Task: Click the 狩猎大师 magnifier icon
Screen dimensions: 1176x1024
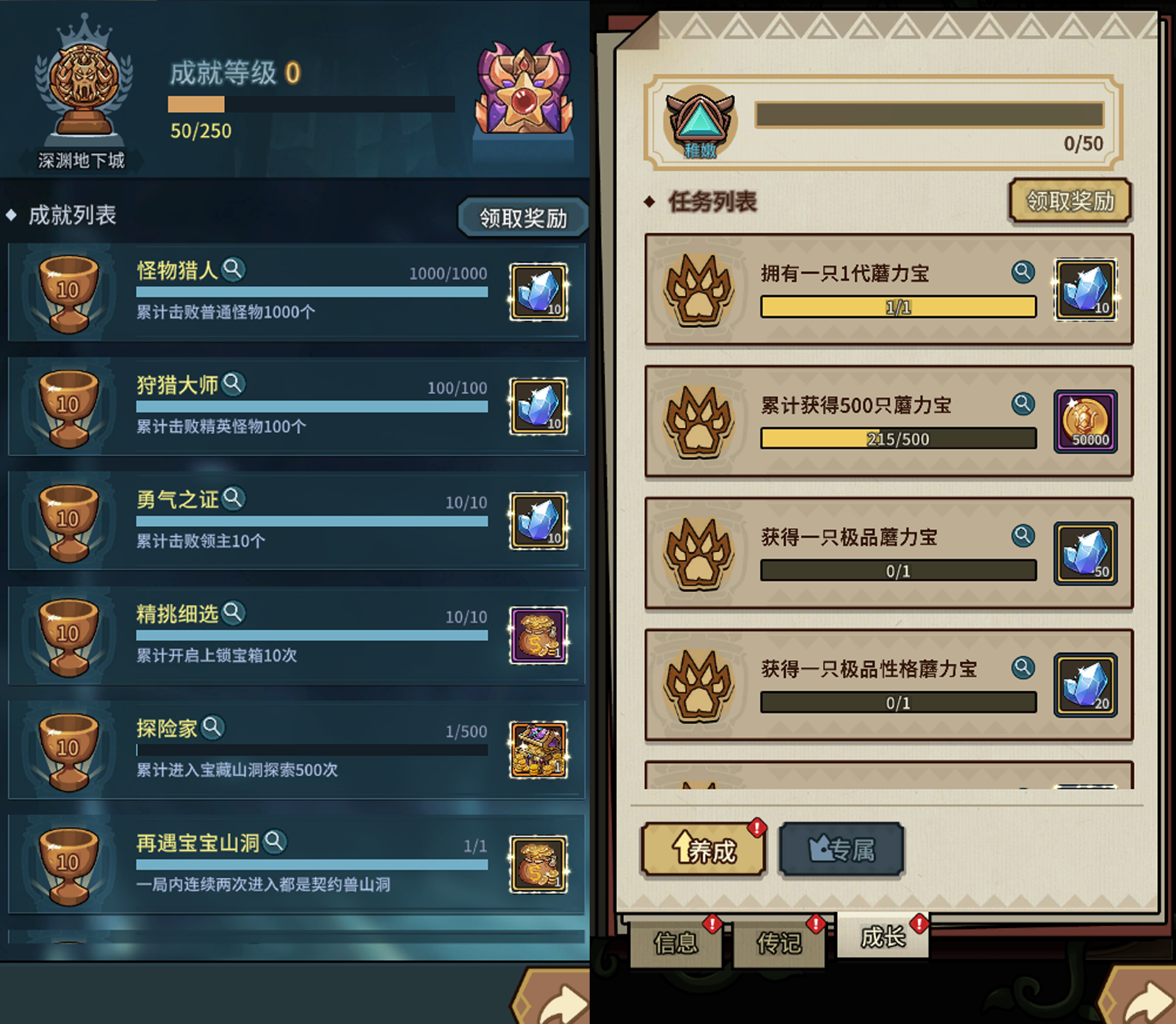Action: coord(234,384)
